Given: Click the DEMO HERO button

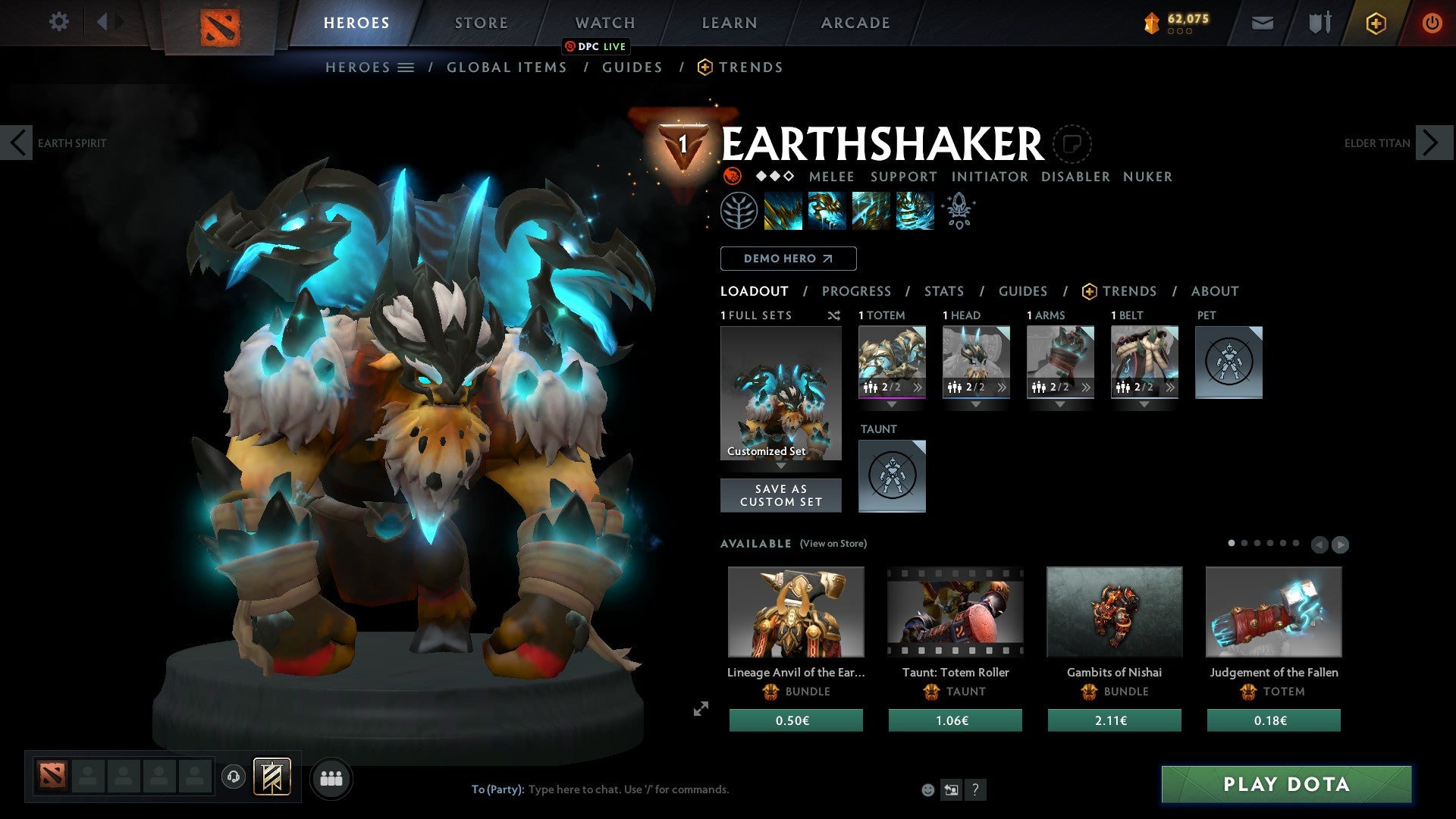Looking at the screenshot, I should point(788,259).
